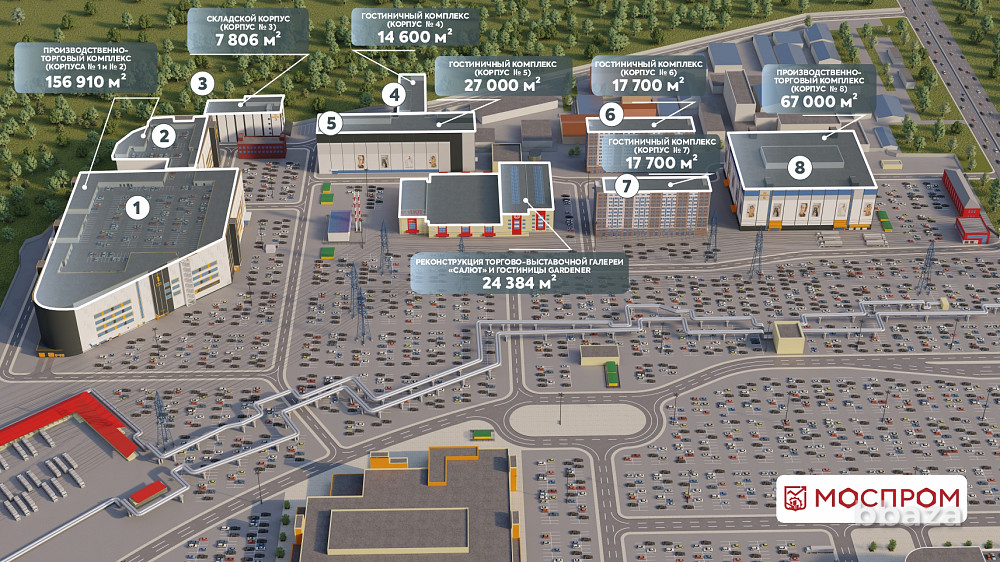Select map marker number 2
1000x562 pixels.
click(164, 132)
